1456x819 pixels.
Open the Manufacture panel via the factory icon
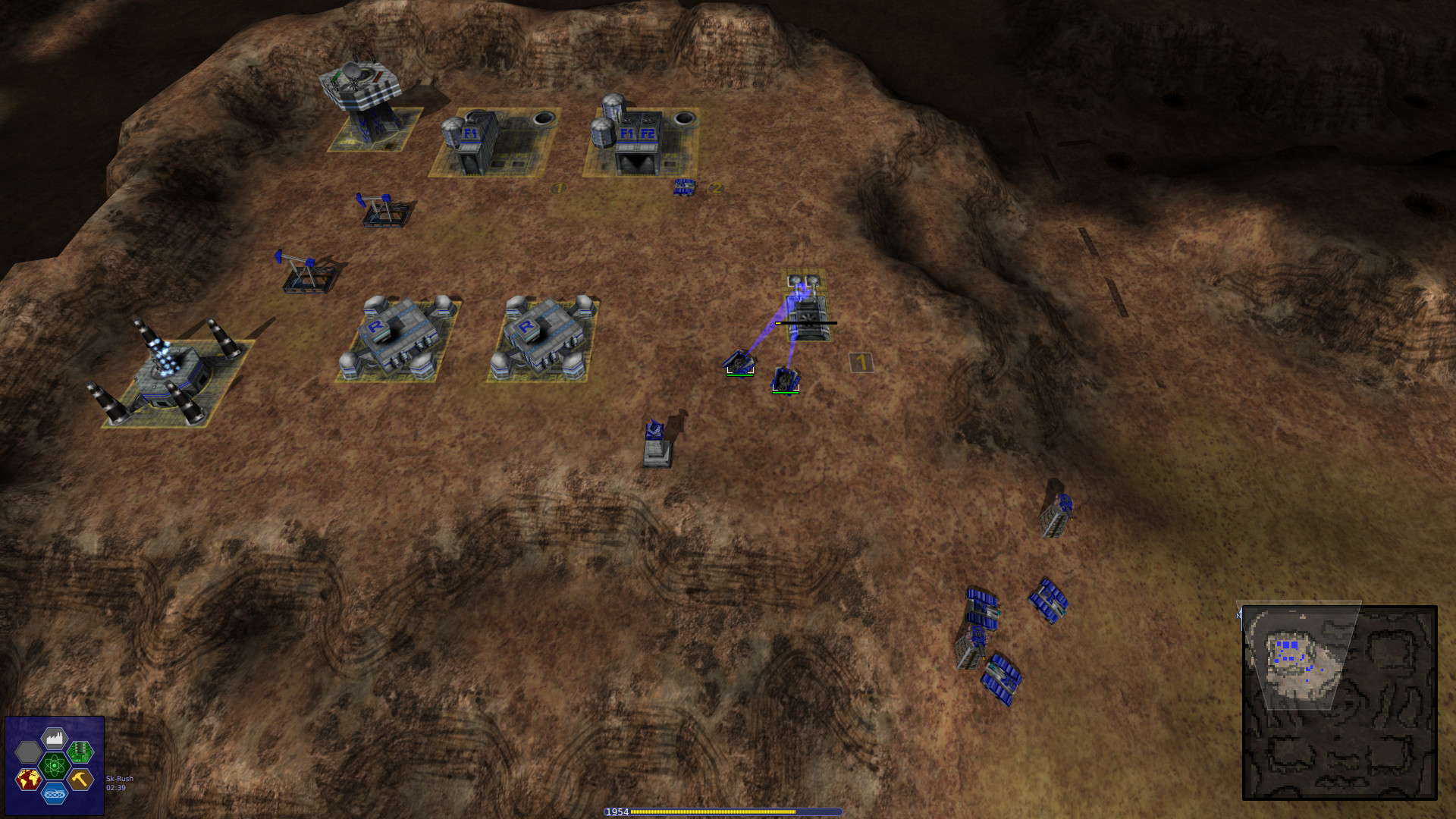(54, 737)
